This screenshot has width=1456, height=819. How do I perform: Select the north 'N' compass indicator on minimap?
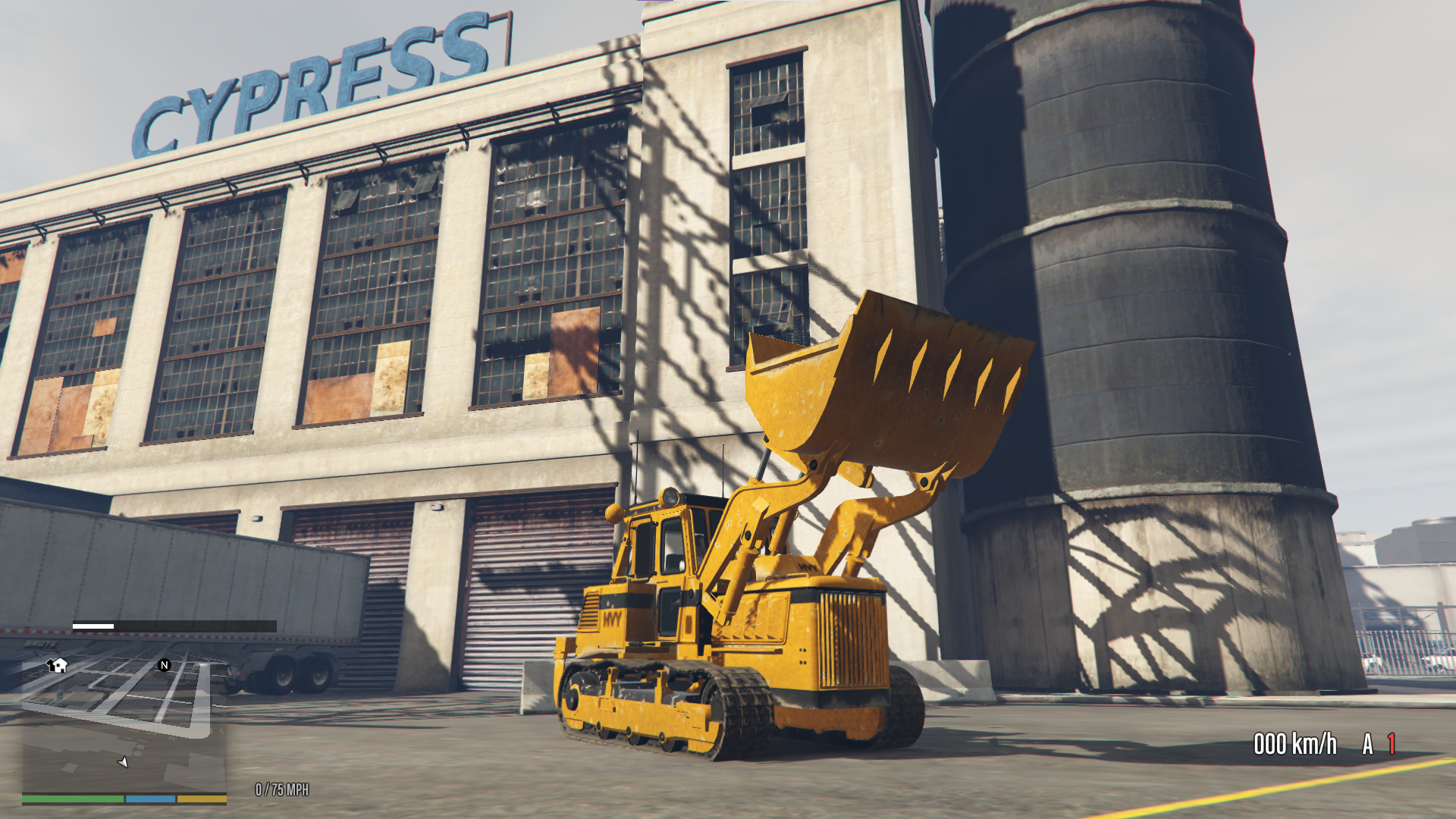[163, 664]
